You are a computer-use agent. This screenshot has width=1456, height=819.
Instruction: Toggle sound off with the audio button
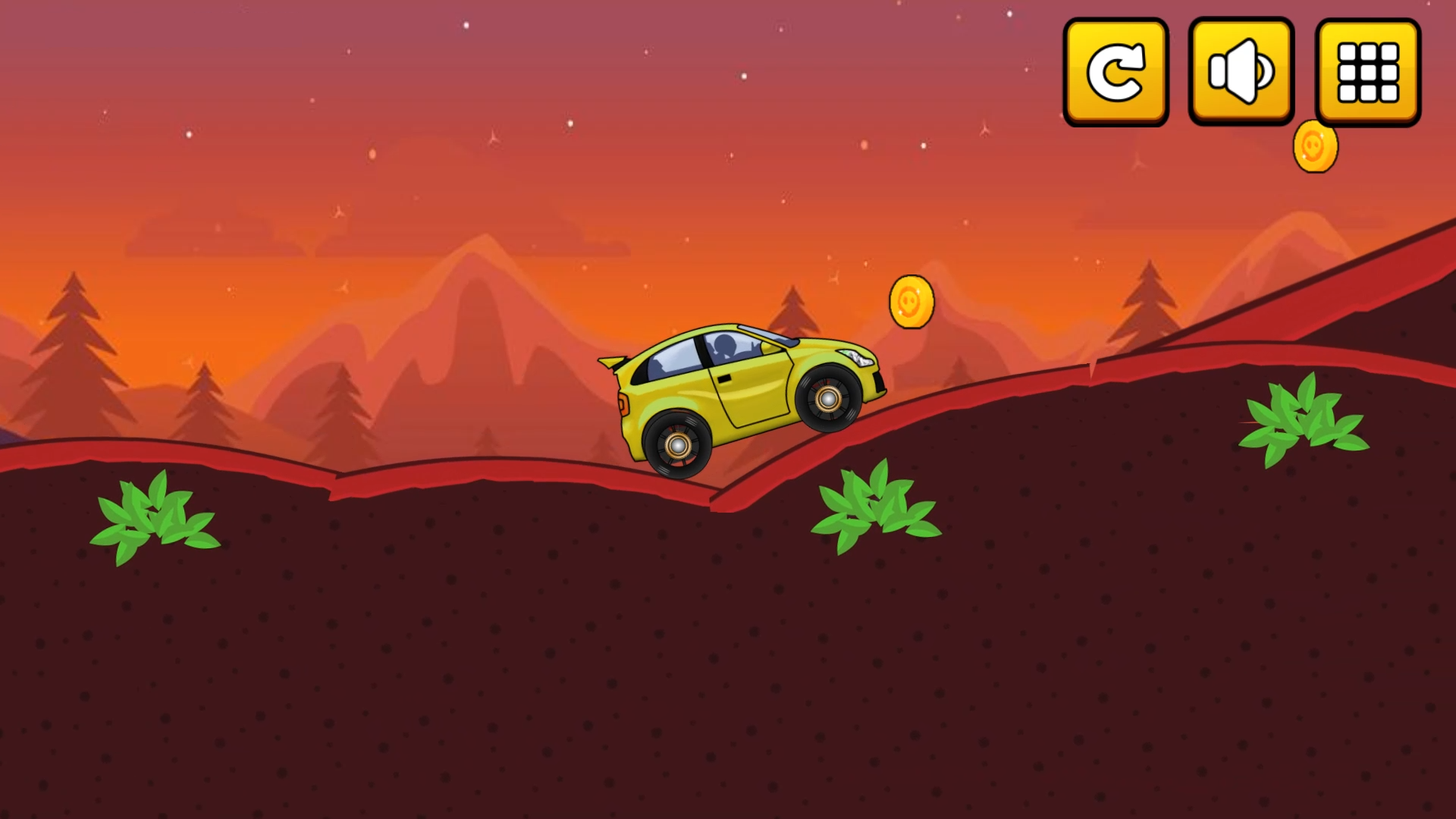pos(1241,72)
